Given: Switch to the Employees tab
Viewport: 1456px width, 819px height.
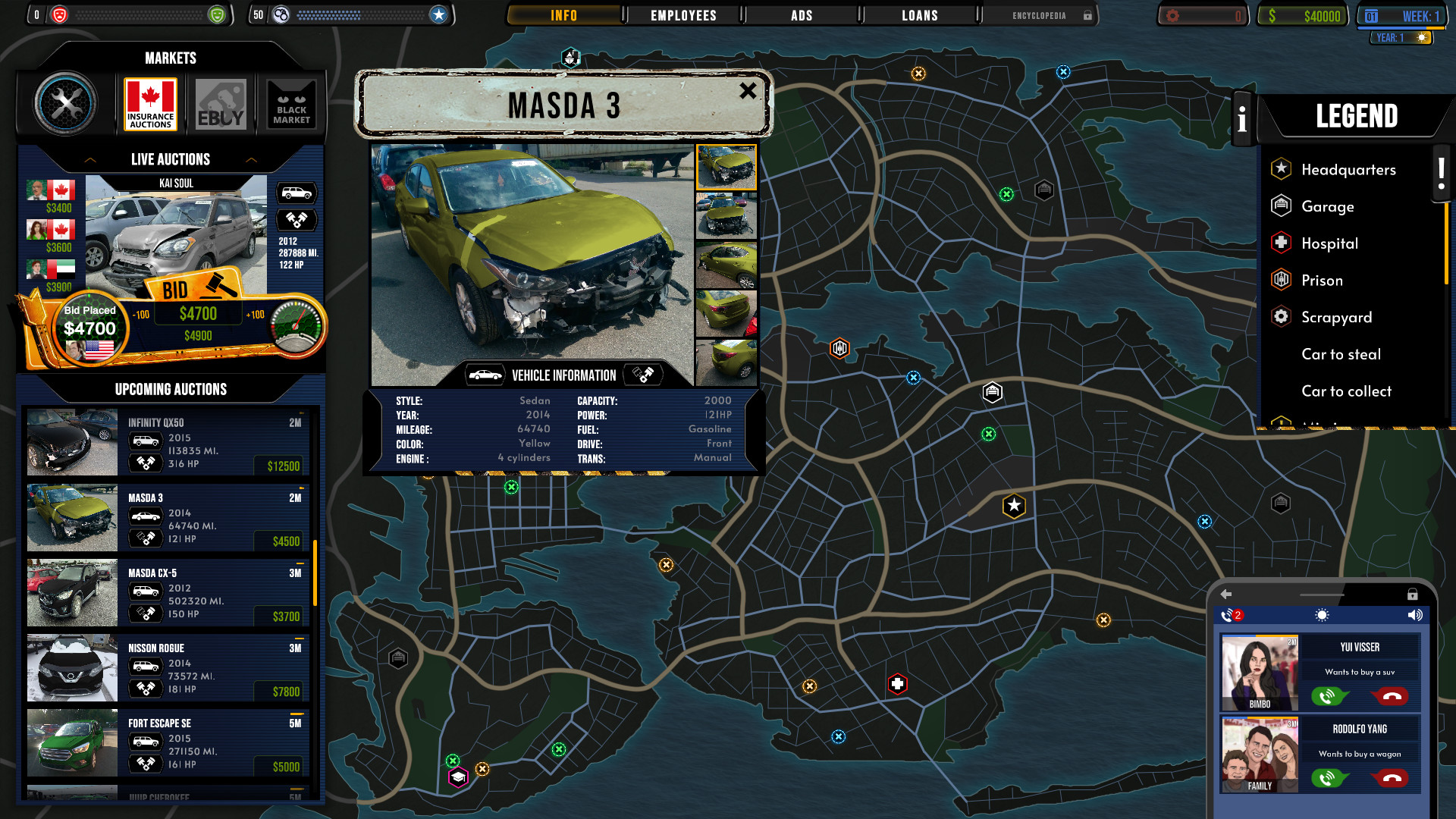Looking at the screenshot, I should [682, 14].
